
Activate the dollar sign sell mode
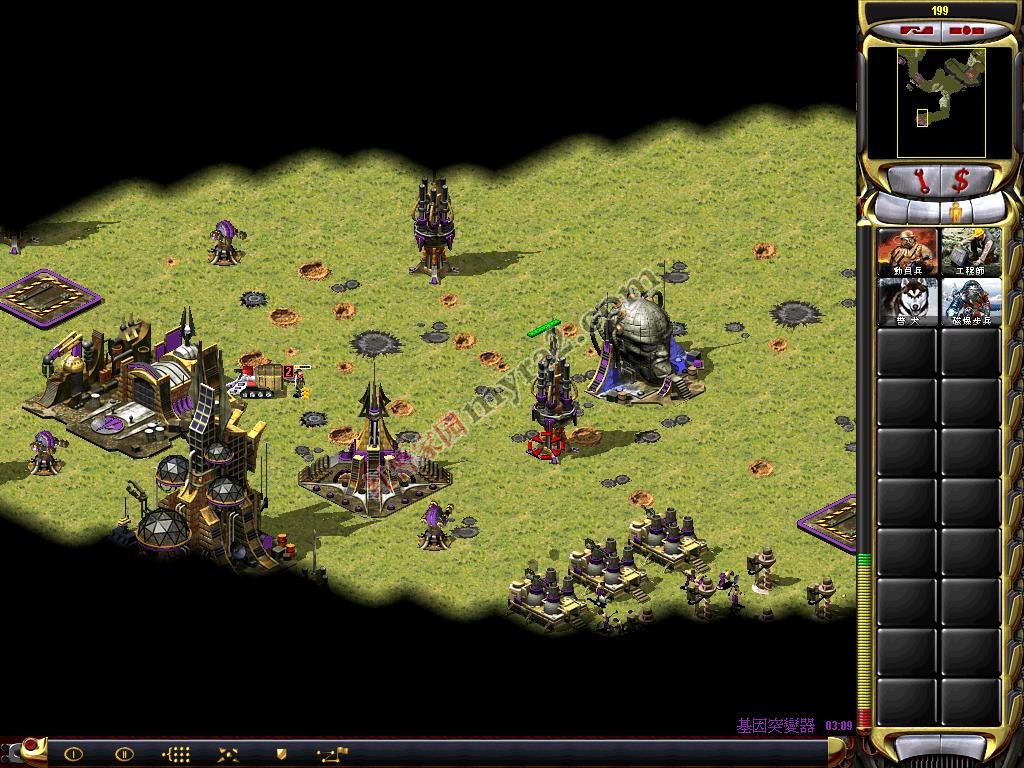(x=961, y=181)
